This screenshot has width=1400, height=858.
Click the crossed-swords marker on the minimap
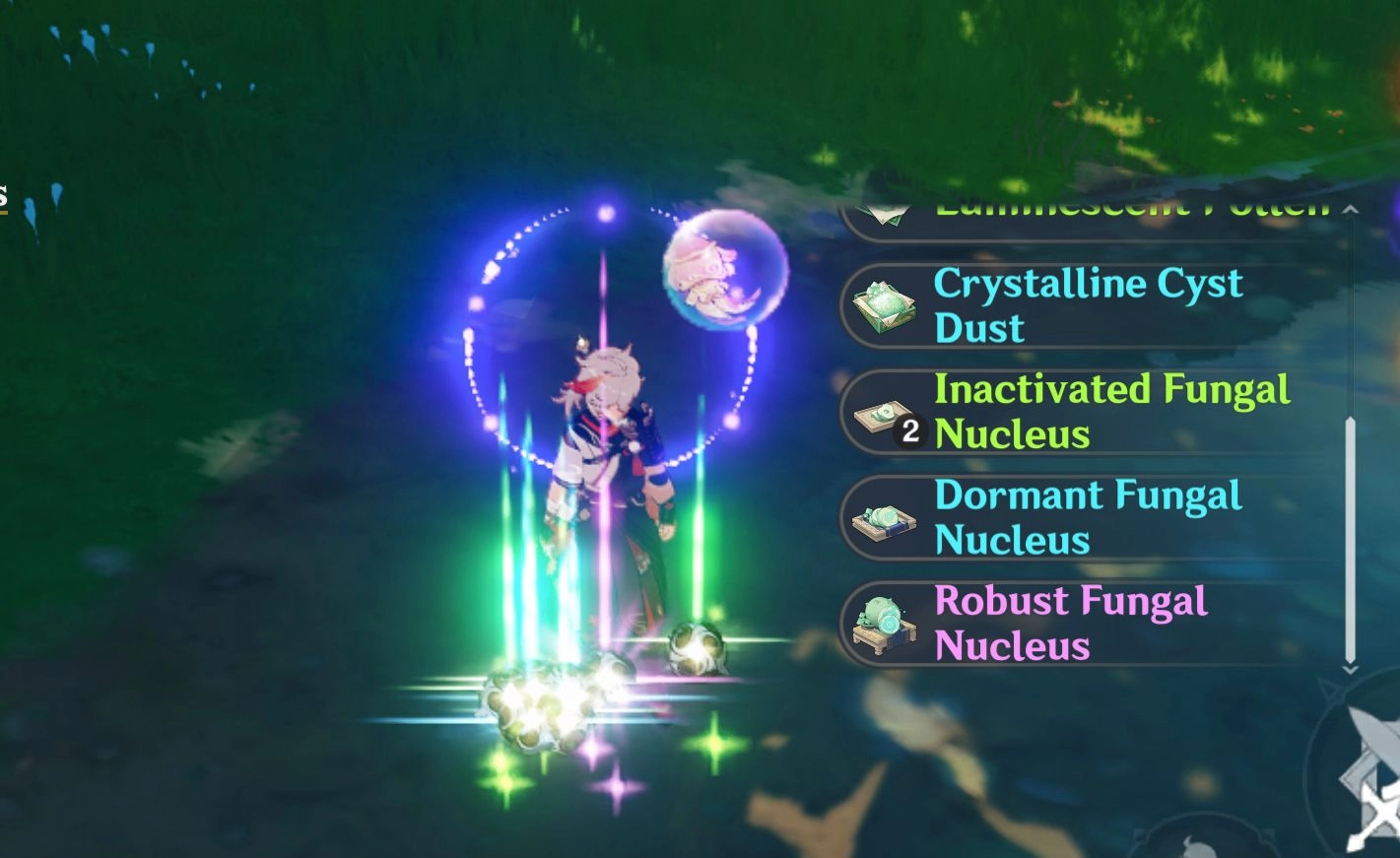pyautogui.click(x=1377, y=808)
